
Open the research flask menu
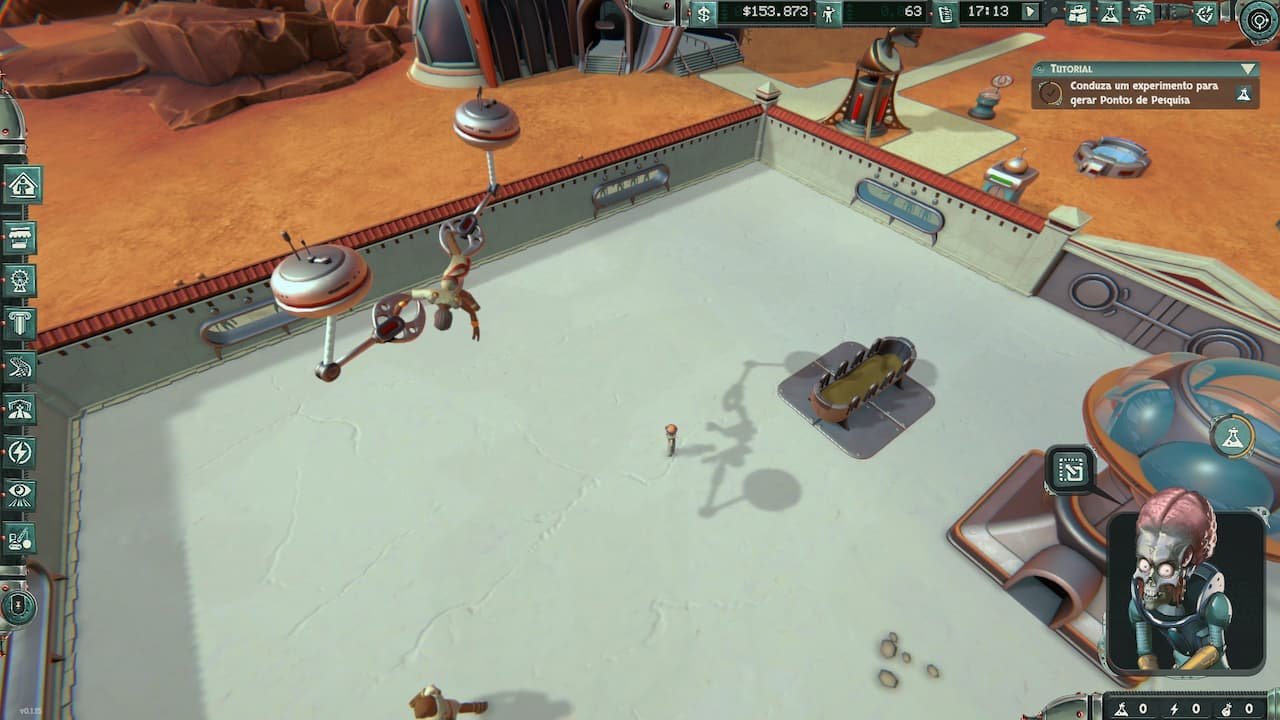(x=1109, y=13)
